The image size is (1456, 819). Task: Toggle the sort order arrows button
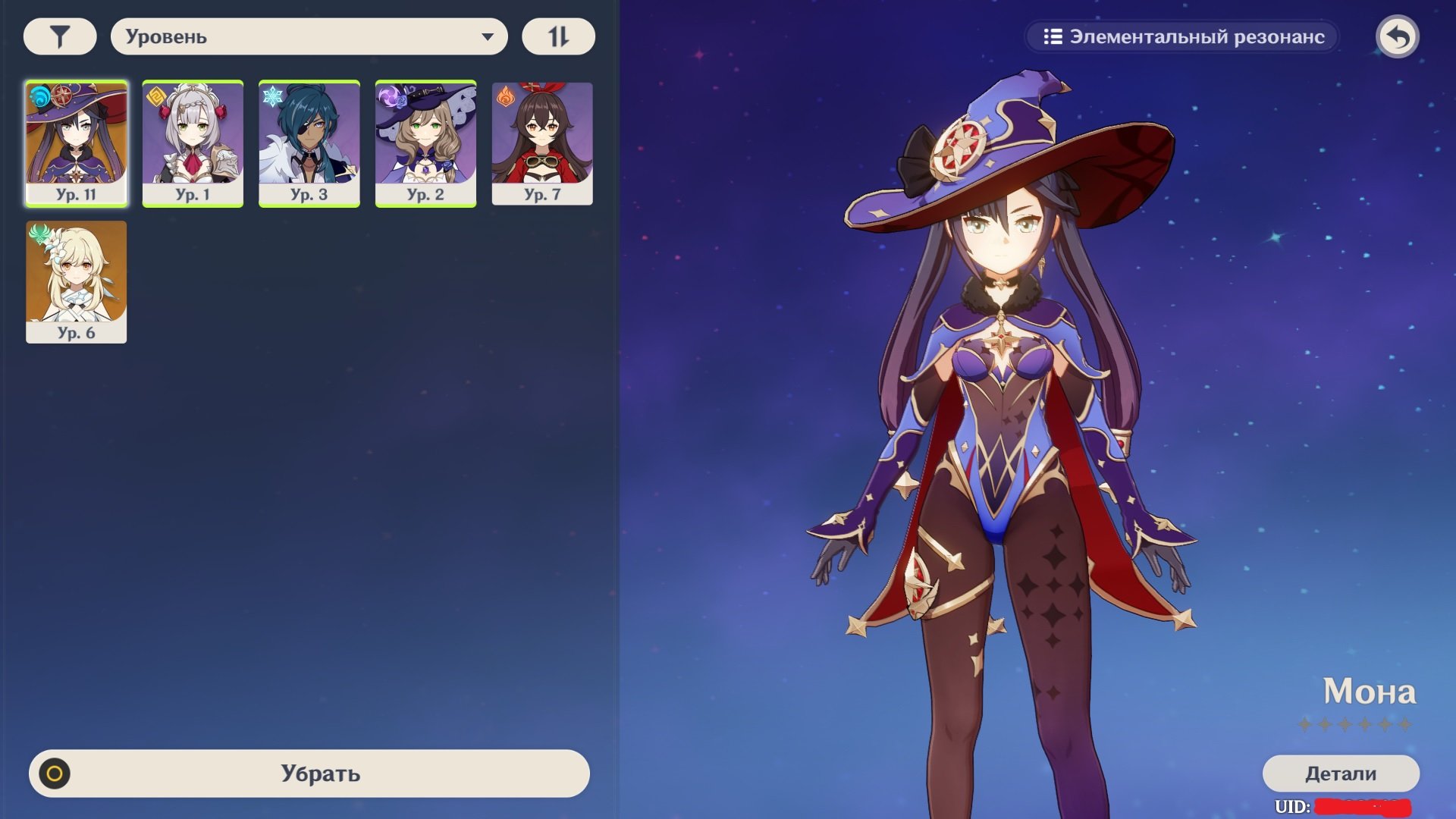coord(558,36)
